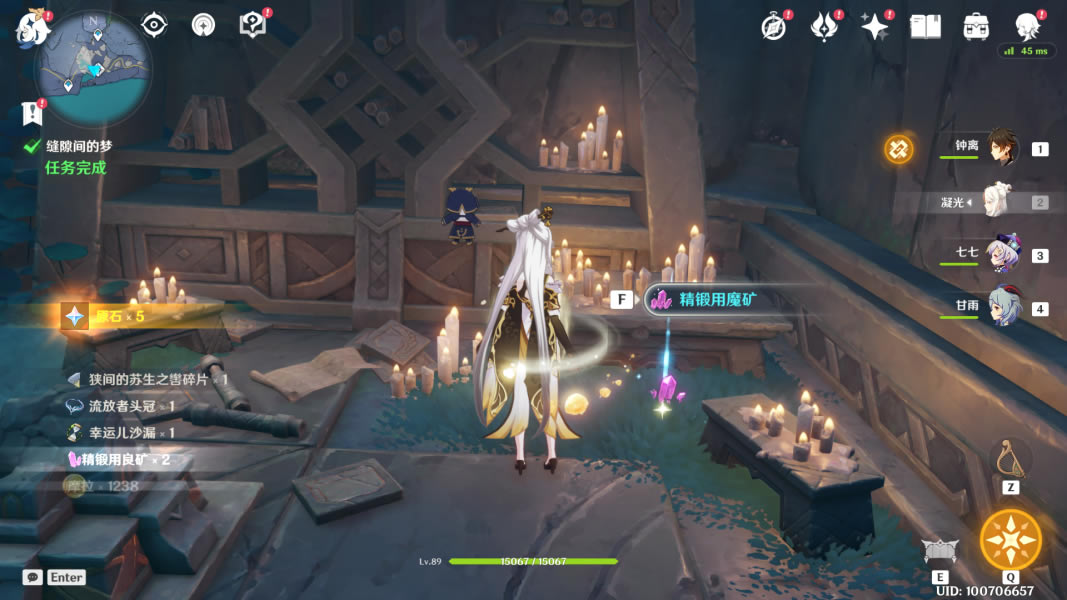Open the wish star icon
Image resolution: width=1067 pixels, height=600 pixels.
click(875, 27)
